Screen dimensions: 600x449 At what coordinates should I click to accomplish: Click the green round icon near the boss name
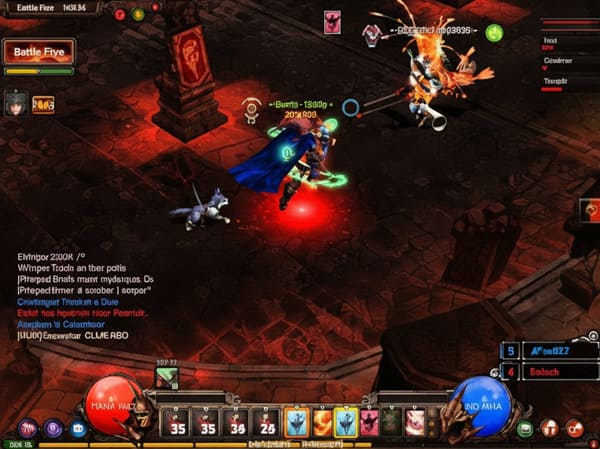point(494,32)
